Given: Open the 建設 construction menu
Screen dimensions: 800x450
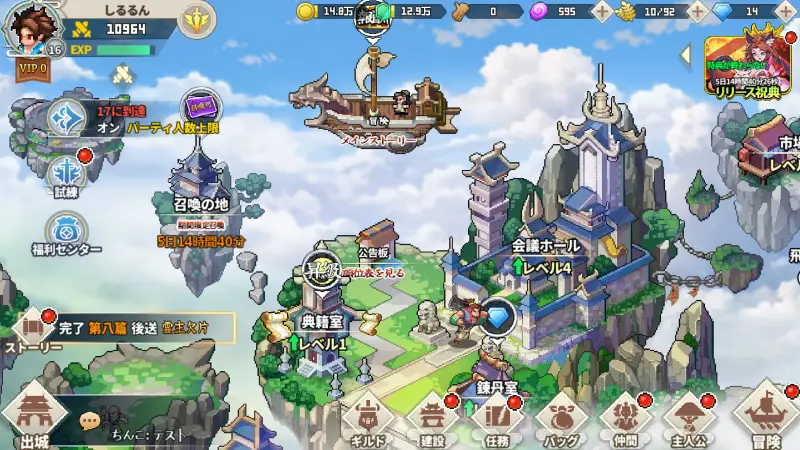Looking at the screenshot, I should [432, 422].
